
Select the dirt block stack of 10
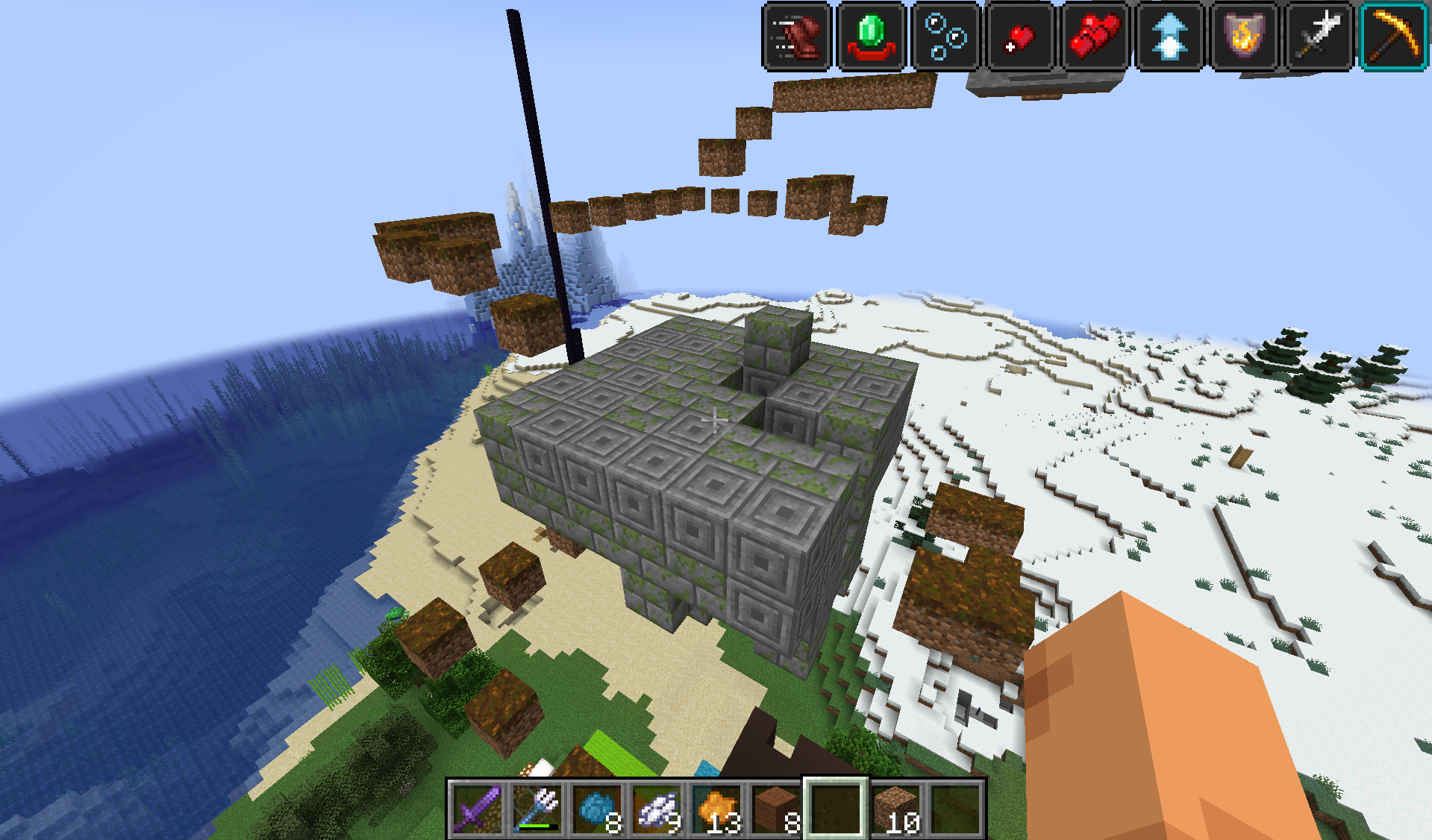(x=895, y=809)
